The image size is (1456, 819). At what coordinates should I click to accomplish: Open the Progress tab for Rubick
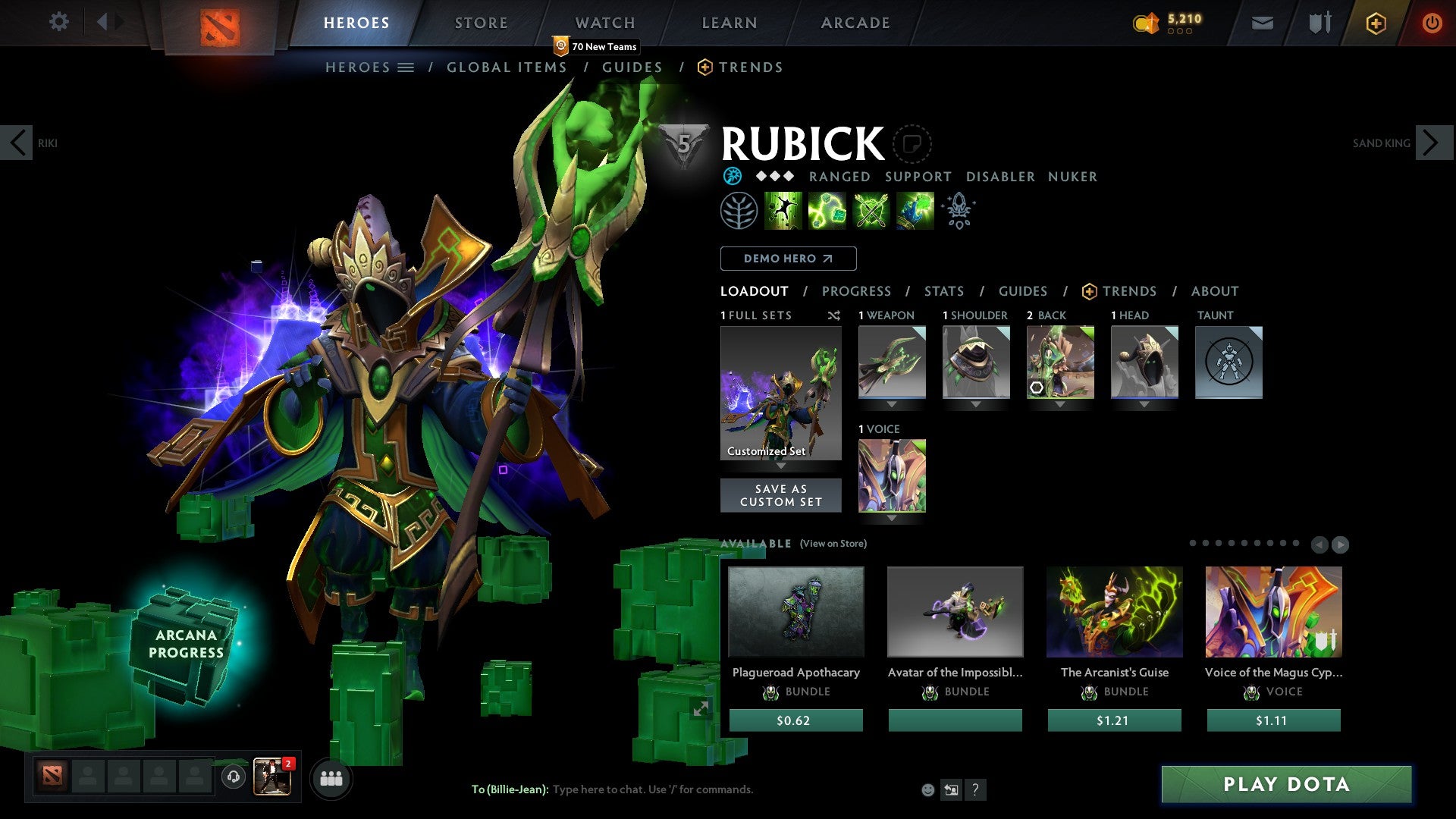pyautogui.click(x=857, y=291)
